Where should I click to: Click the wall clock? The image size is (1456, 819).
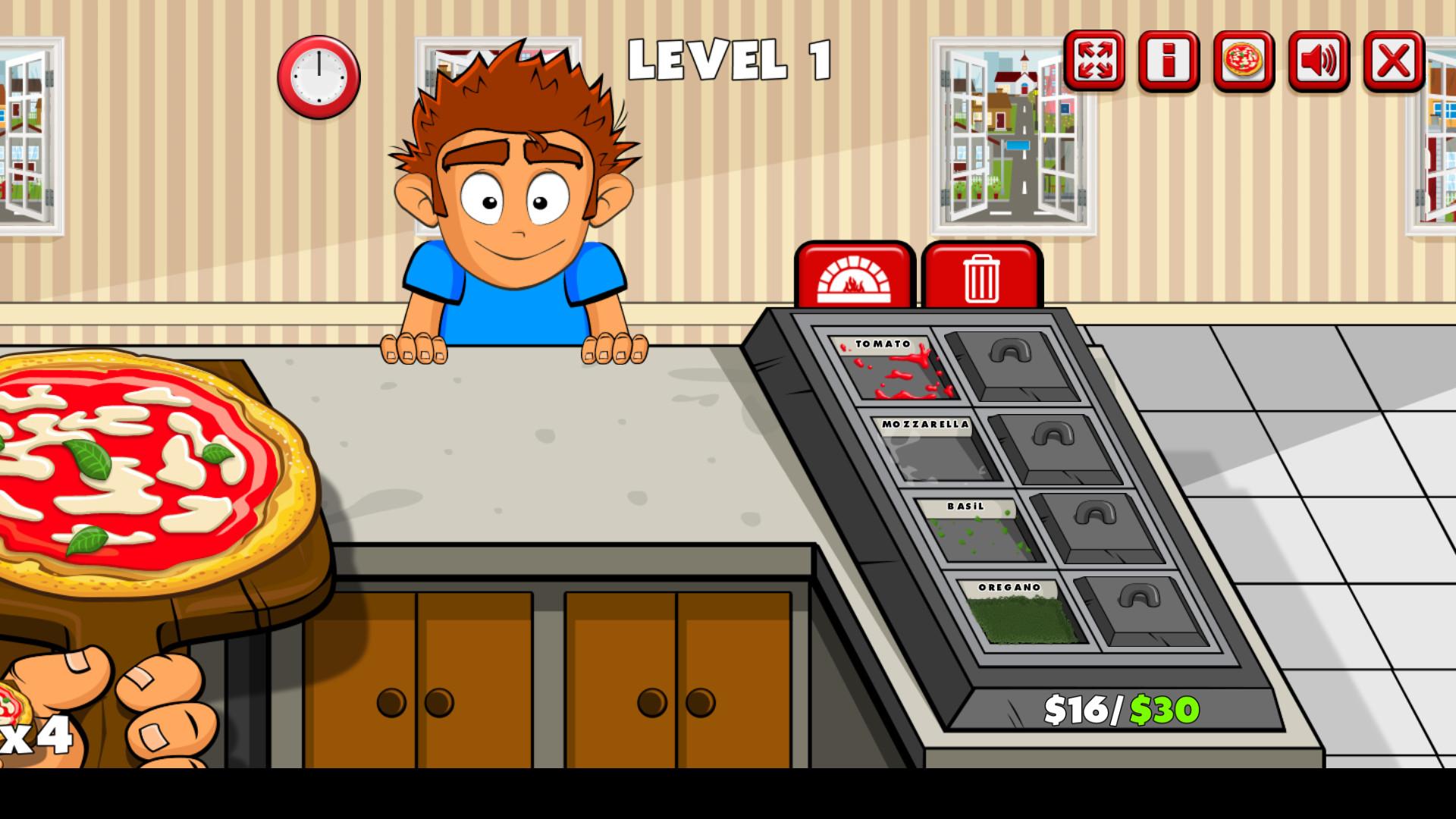[x=317, y=79]
